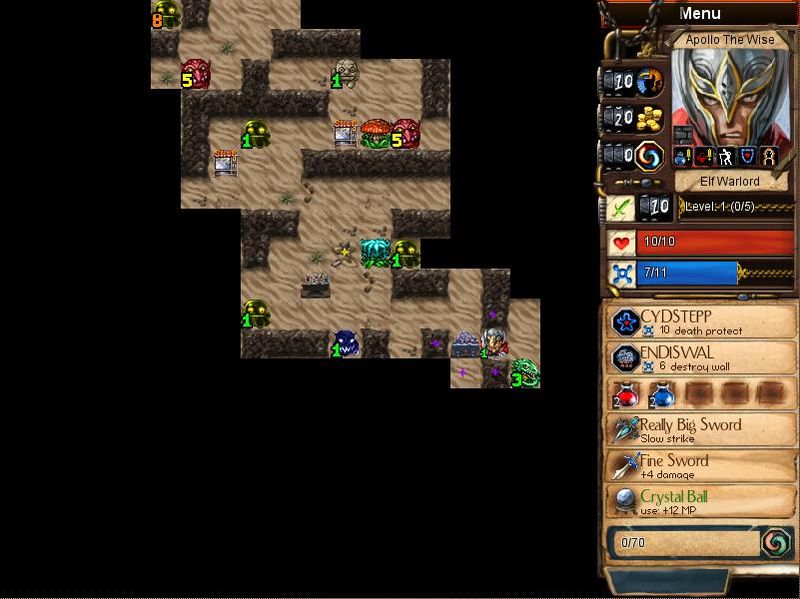Click the green sword attack icon
Screen dimensions: 800x599
[x=620, y=207]
